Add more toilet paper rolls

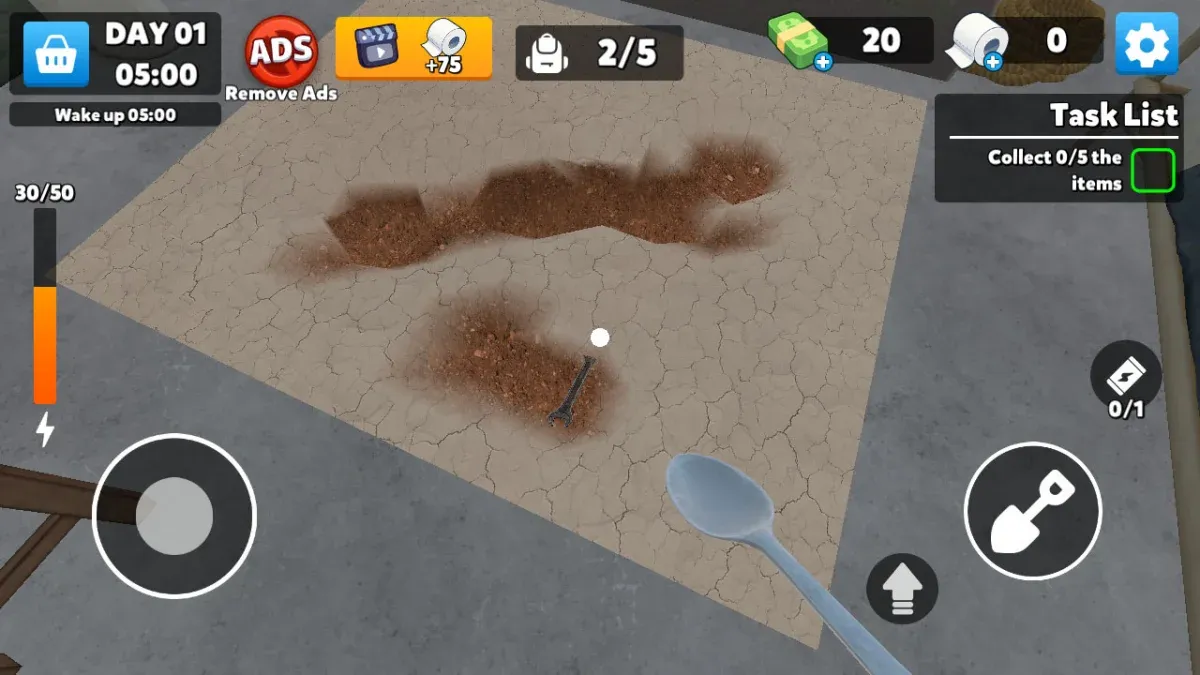992,62
